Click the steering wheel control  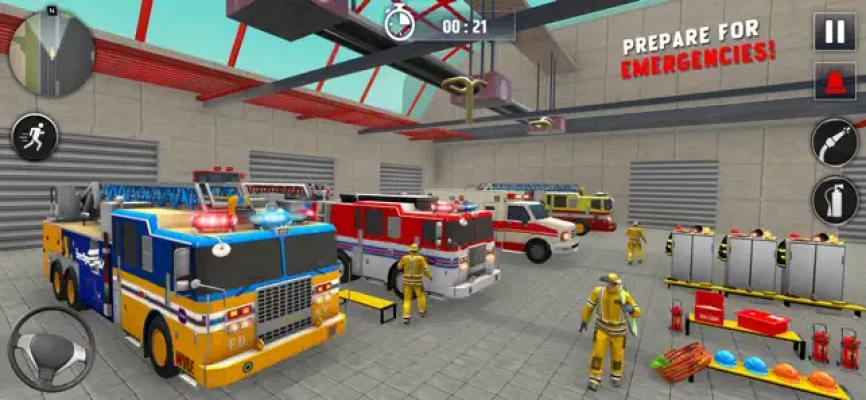coord(51,349)
